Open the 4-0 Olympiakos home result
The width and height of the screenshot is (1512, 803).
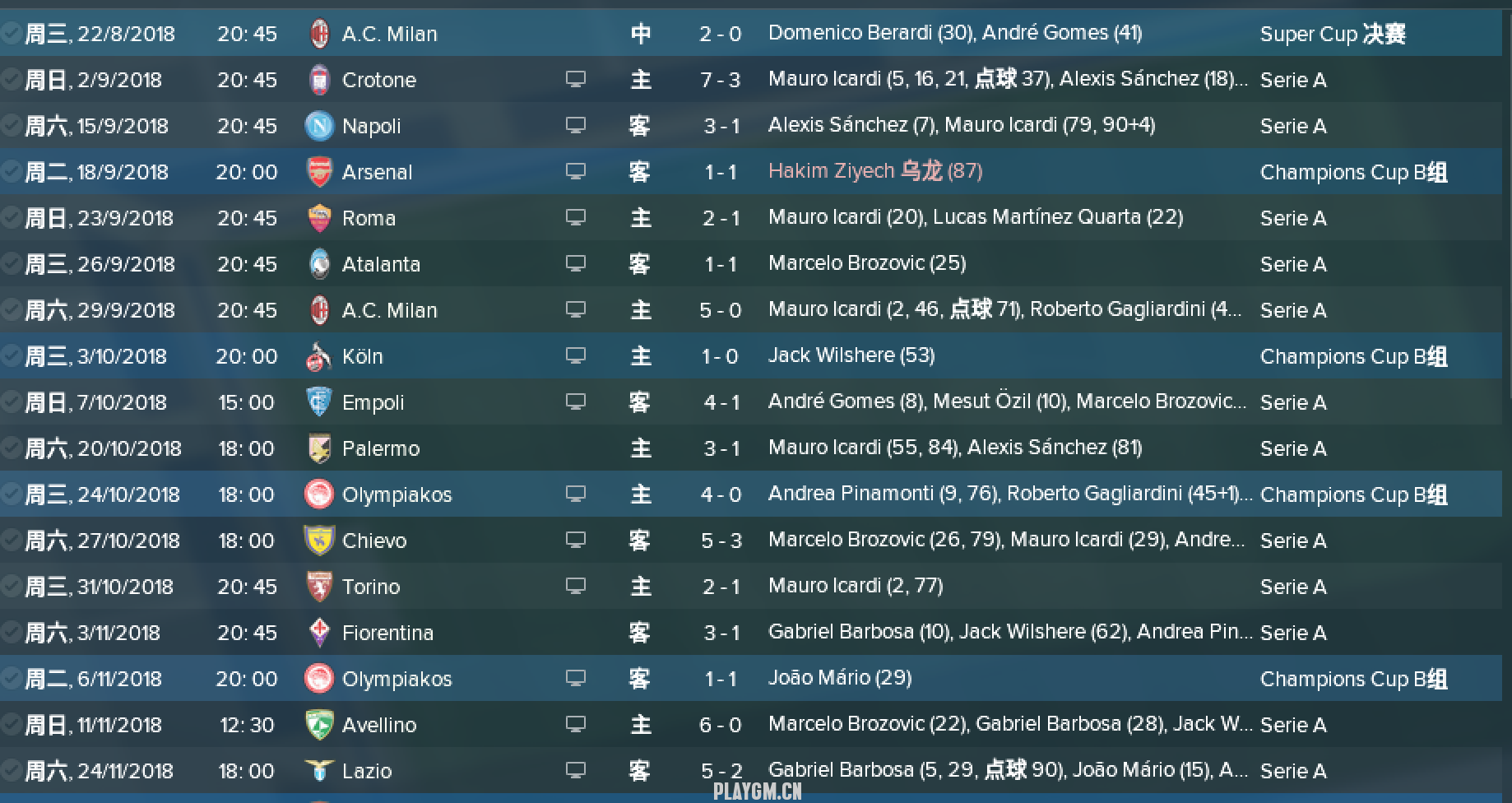point(721,494)
